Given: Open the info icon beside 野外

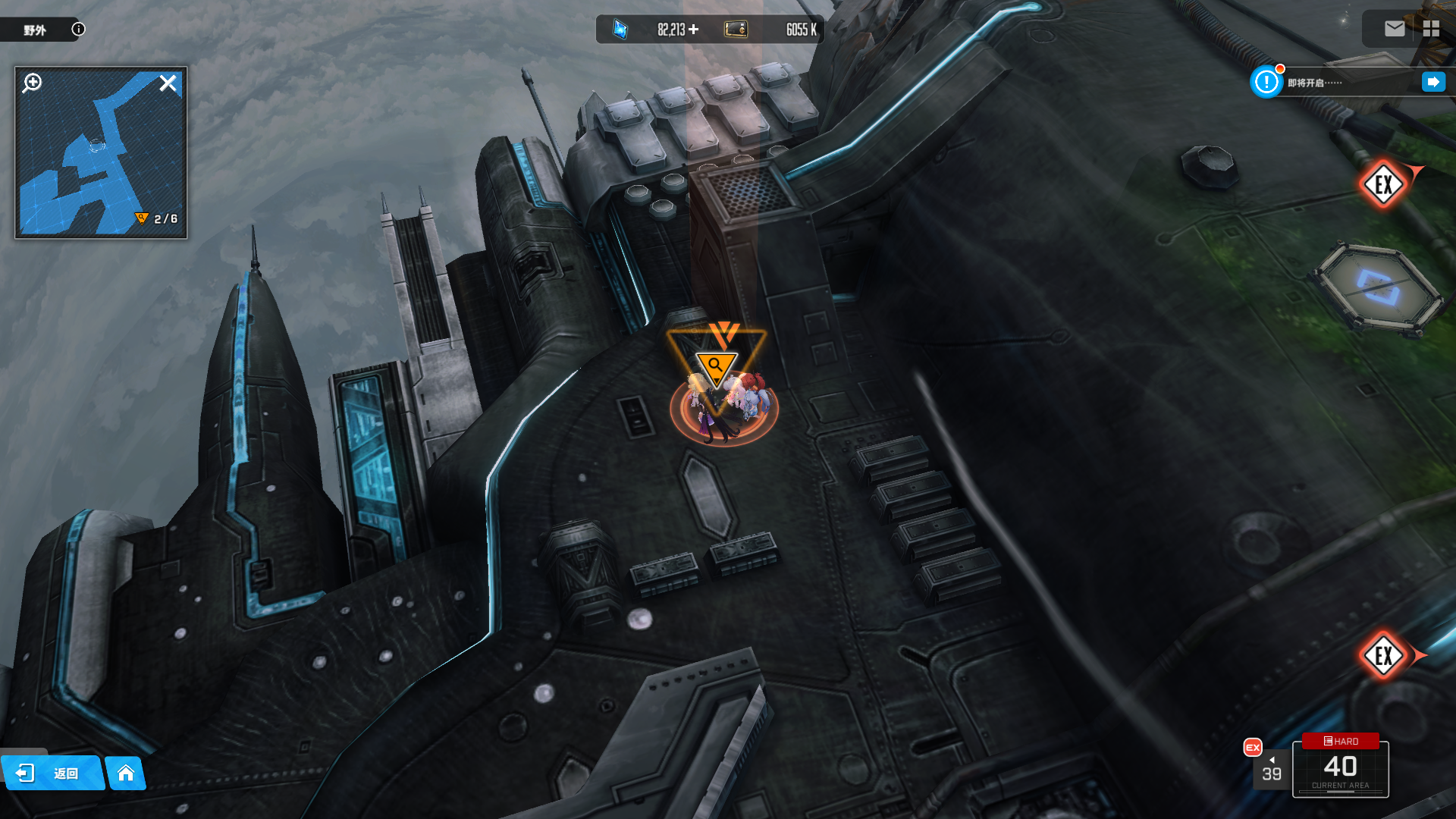Looking at the screenshot, I should 78,30.
